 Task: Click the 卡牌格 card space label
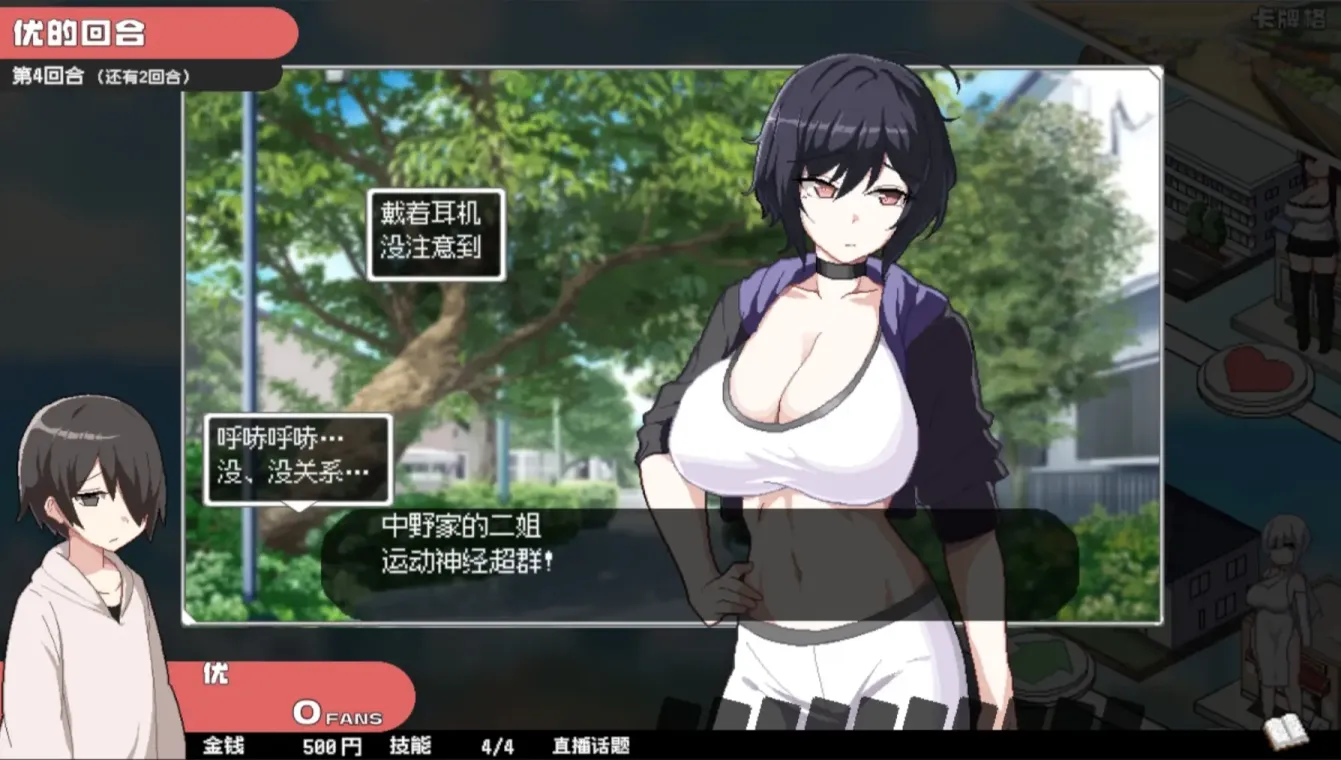pos(1290,16)
